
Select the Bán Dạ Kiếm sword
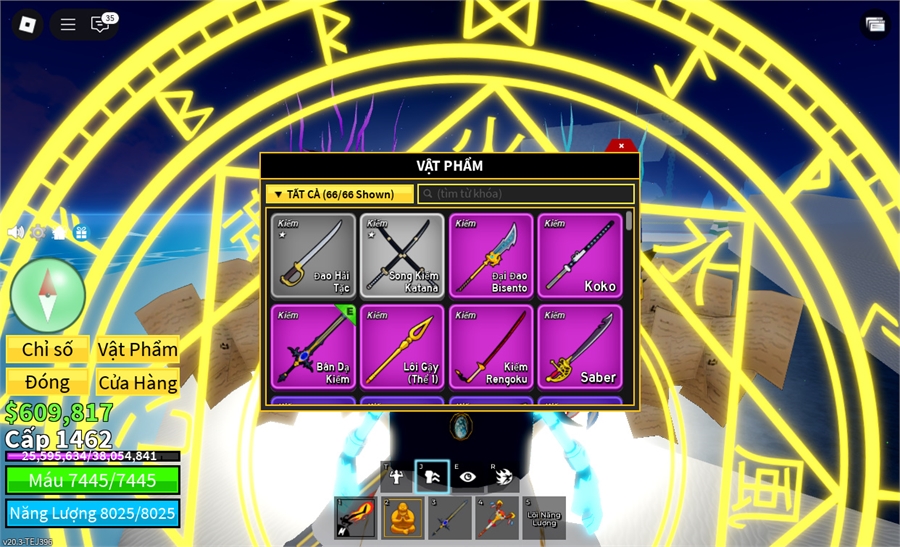[313, 346]
